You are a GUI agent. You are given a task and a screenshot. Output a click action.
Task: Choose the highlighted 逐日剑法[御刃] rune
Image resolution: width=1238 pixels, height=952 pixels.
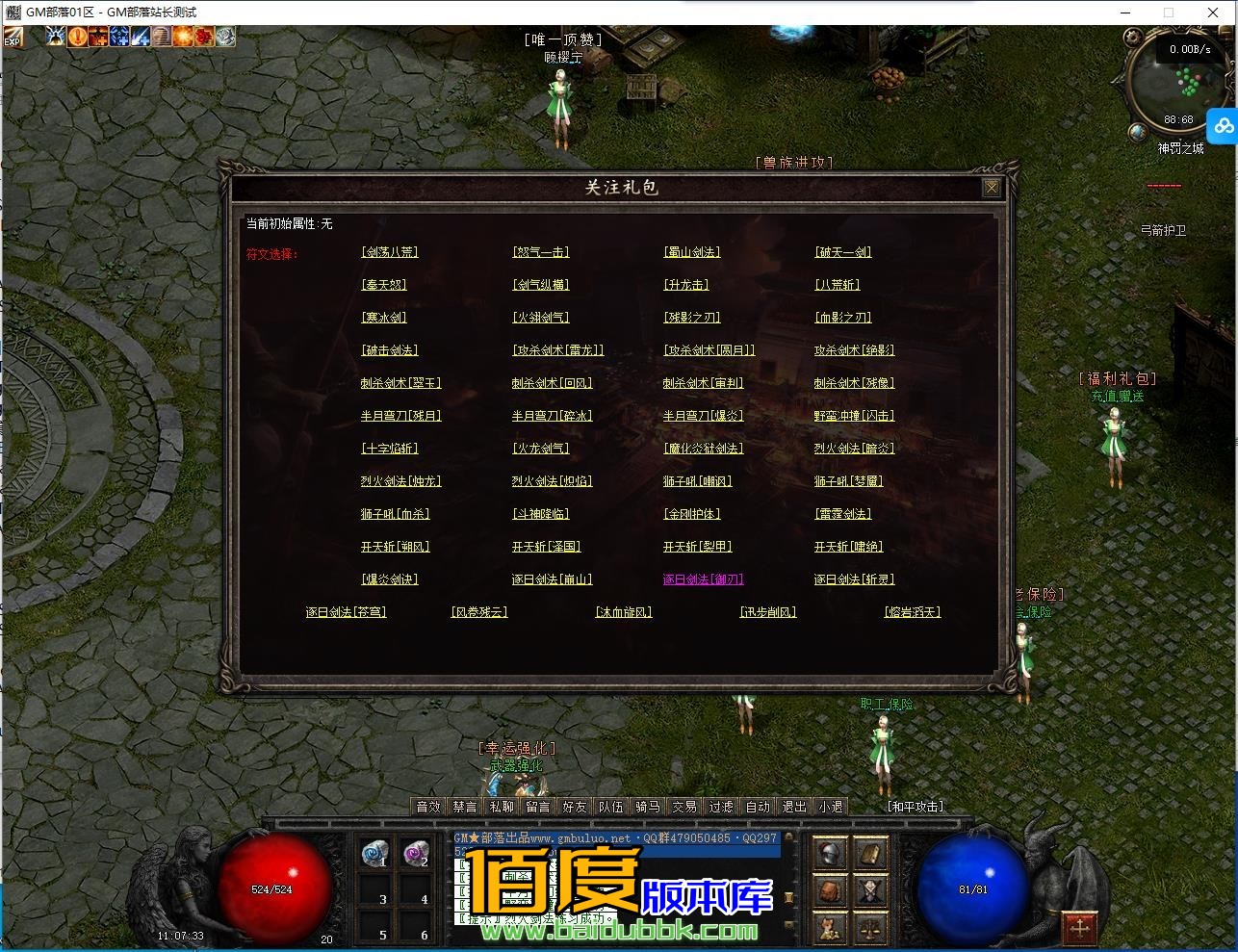tap(704, 579)
